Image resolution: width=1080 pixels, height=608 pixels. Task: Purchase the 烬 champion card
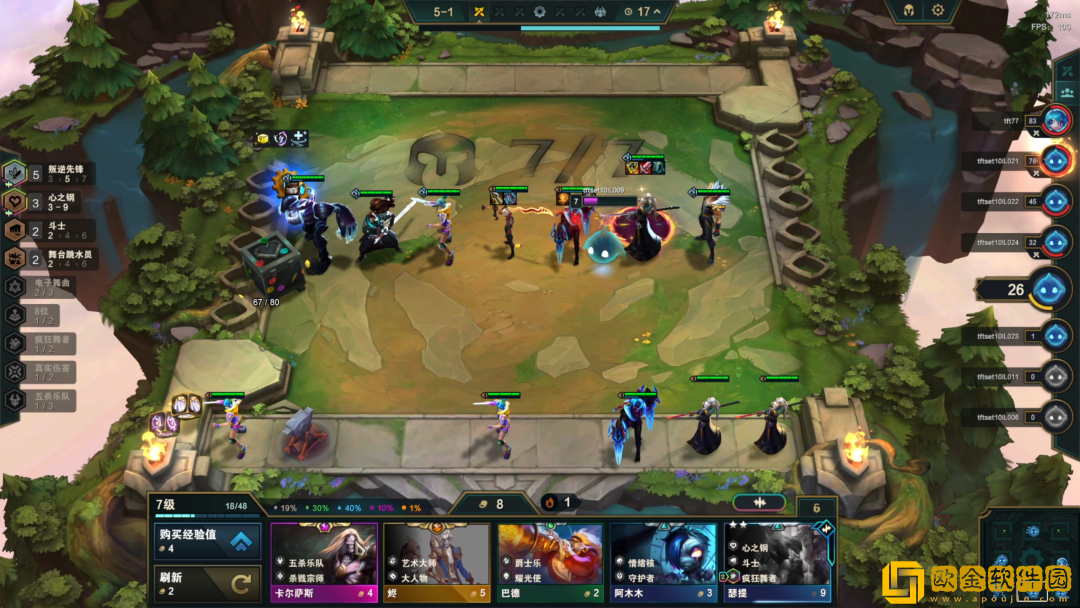point(436,562)
